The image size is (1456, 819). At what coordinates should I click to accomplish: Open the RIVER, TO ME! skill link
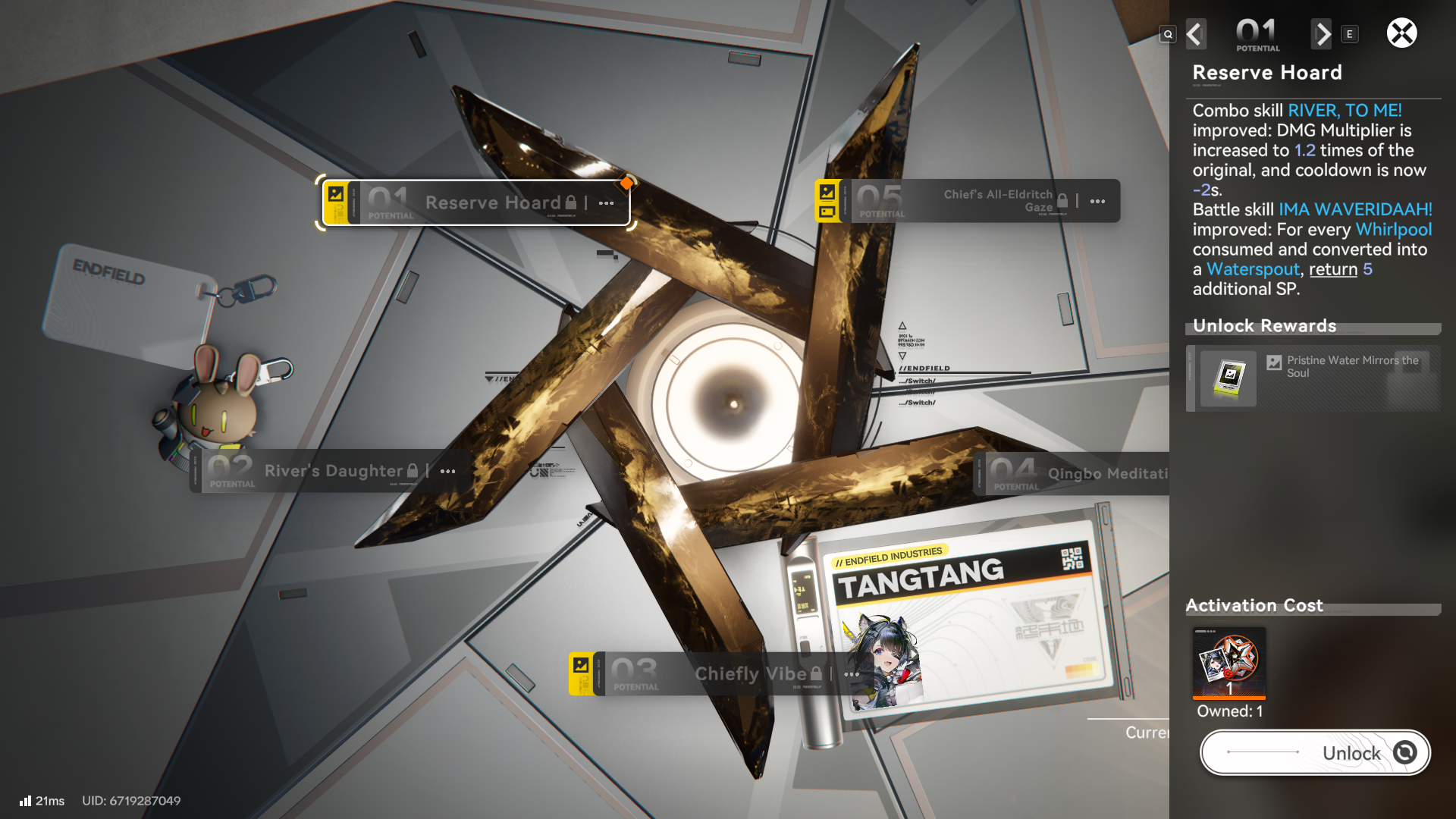point(1344,111)
